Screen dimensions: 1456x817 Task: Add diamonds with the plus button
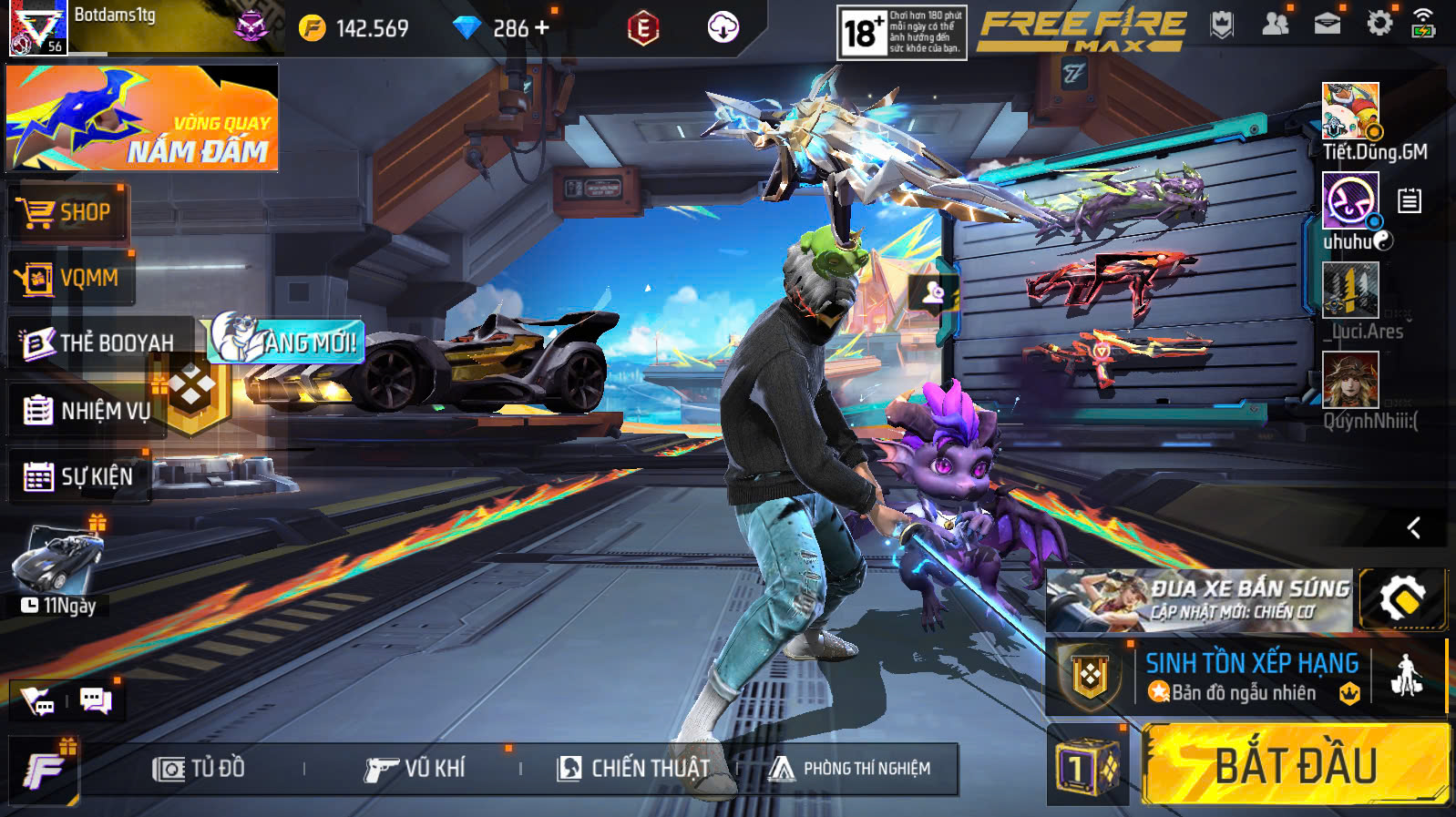542,27
